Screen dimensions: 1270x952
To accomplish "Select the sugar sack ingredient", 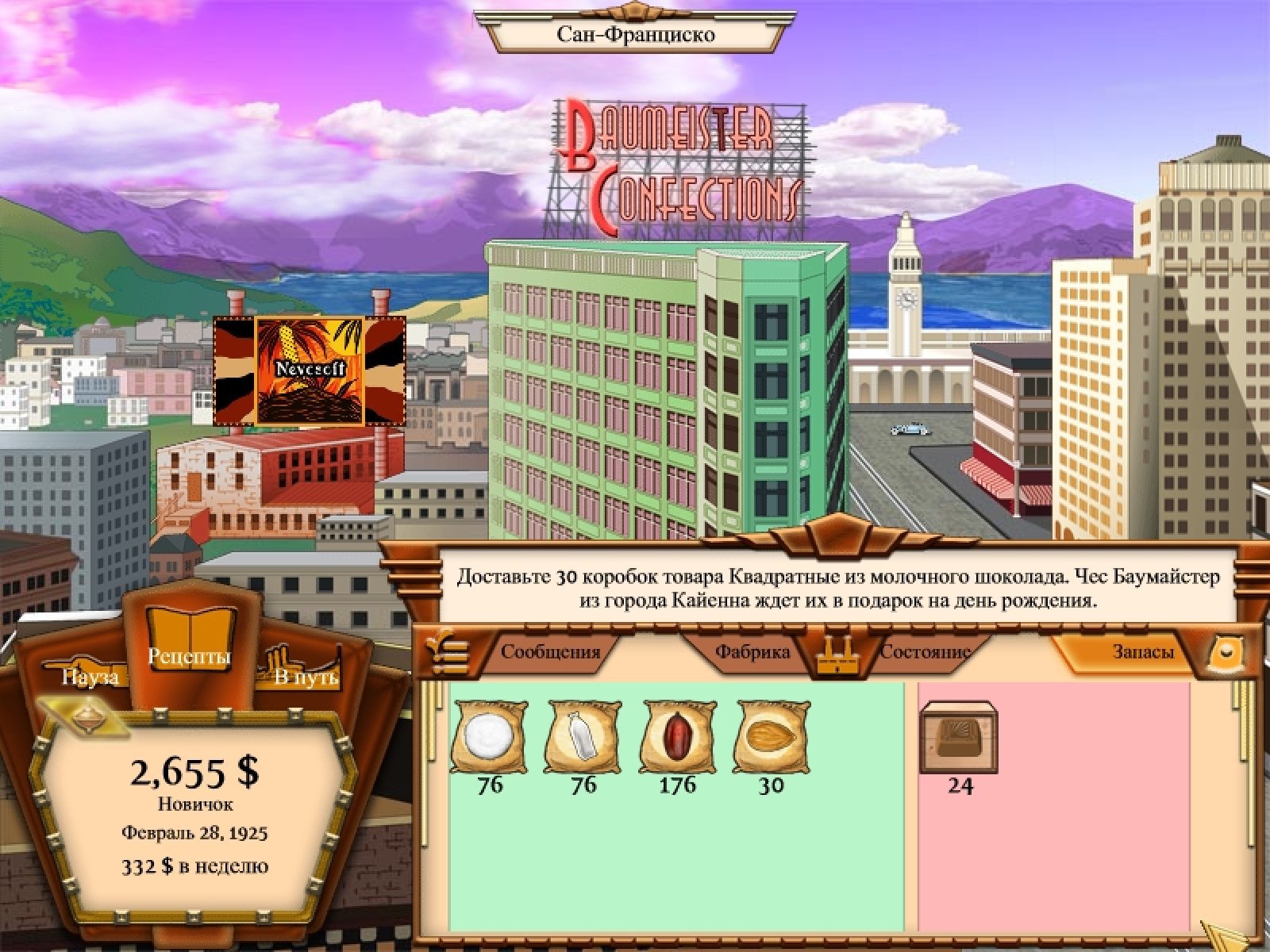I will pos(490,736).
